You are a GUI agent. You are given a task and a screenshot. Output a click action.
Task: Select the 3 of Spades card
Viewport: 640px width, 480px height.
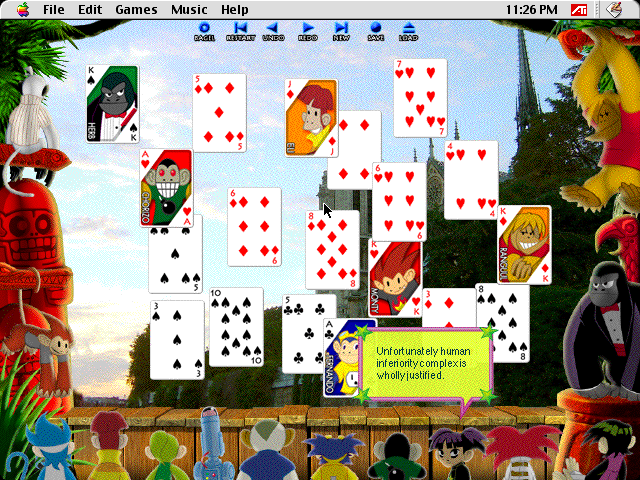[177, 340]
